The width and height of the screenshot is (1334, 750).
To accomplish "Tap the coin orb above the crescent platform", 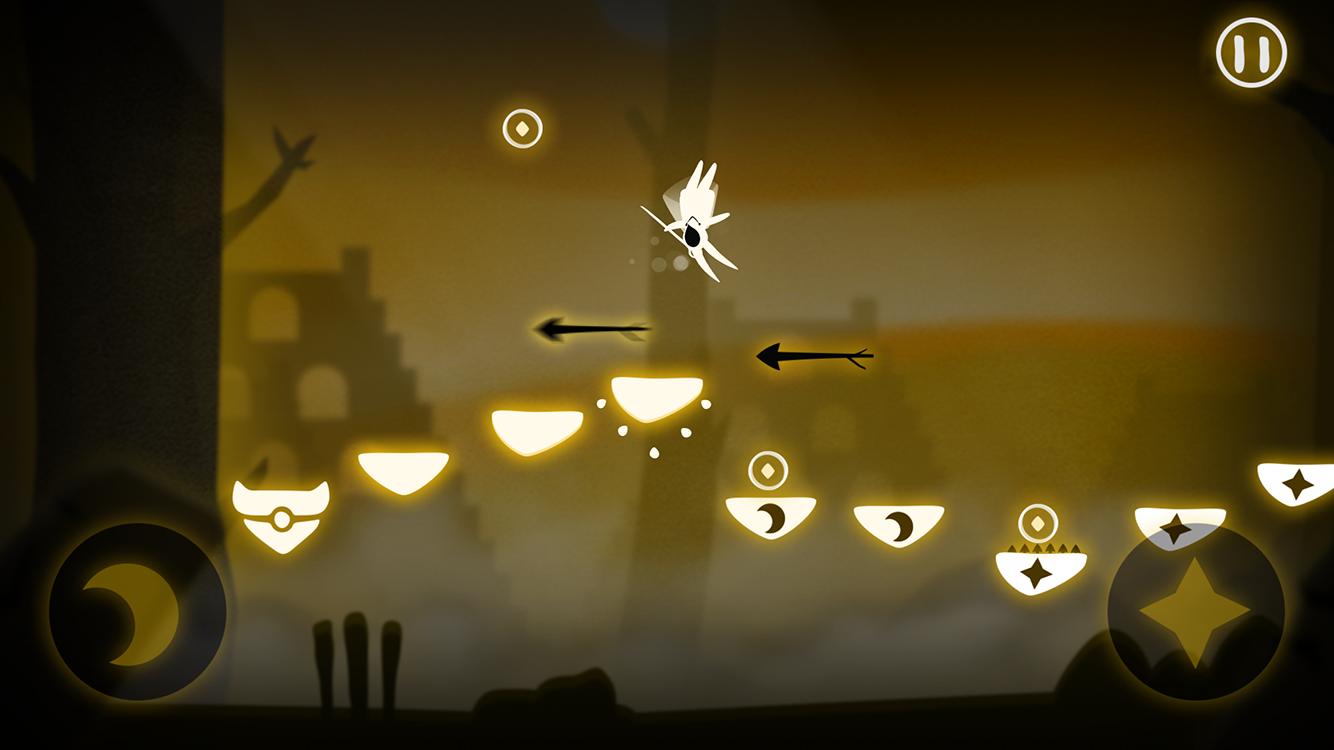I will pyautogui.click(x=768, y=469).
